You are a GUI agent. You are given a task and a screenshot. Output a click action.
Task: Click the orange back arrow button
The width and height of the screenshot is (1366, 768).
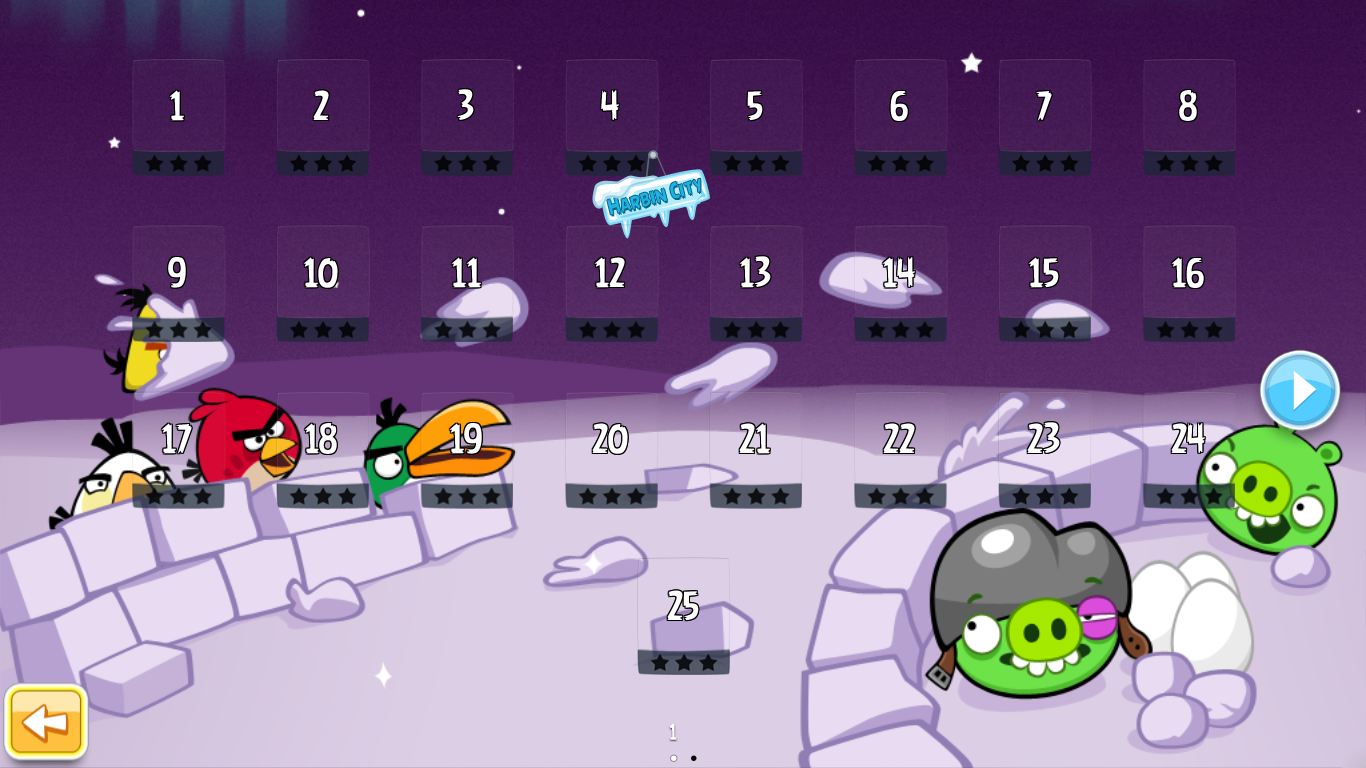click(x=46, y=721)
